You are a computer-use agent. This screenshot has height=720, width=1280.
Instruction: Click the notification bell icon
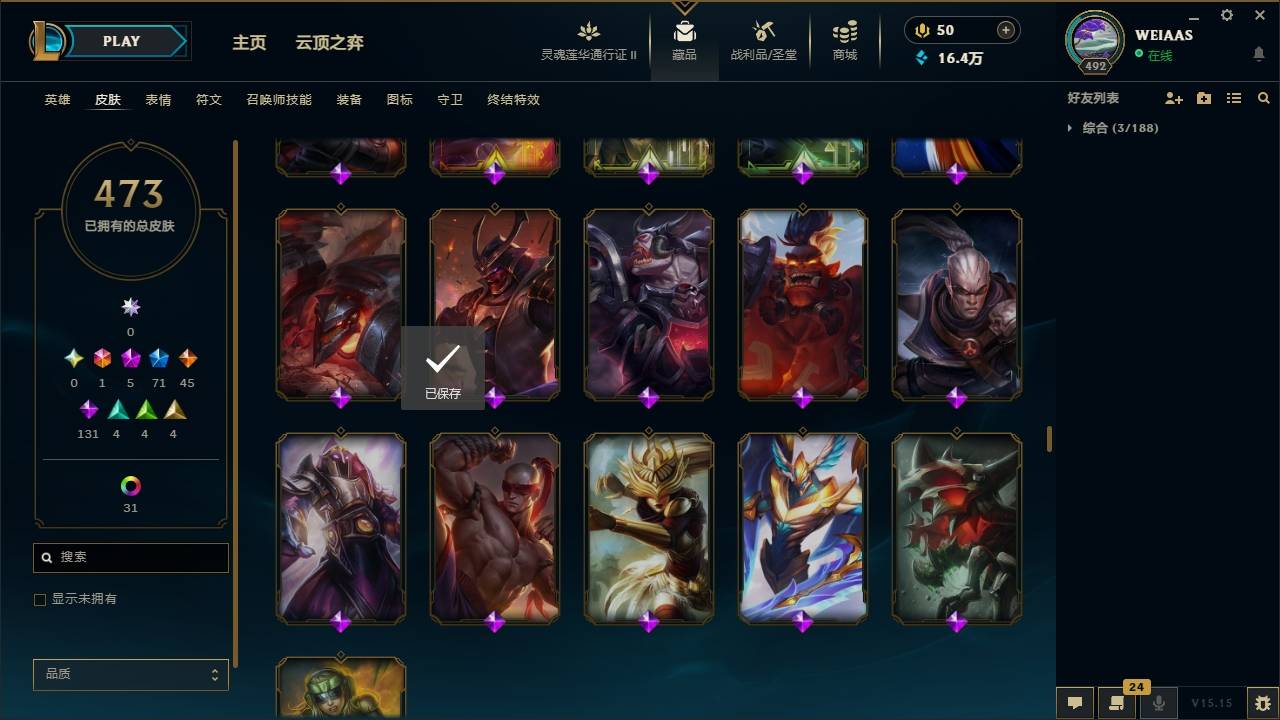pos(1259,52)
